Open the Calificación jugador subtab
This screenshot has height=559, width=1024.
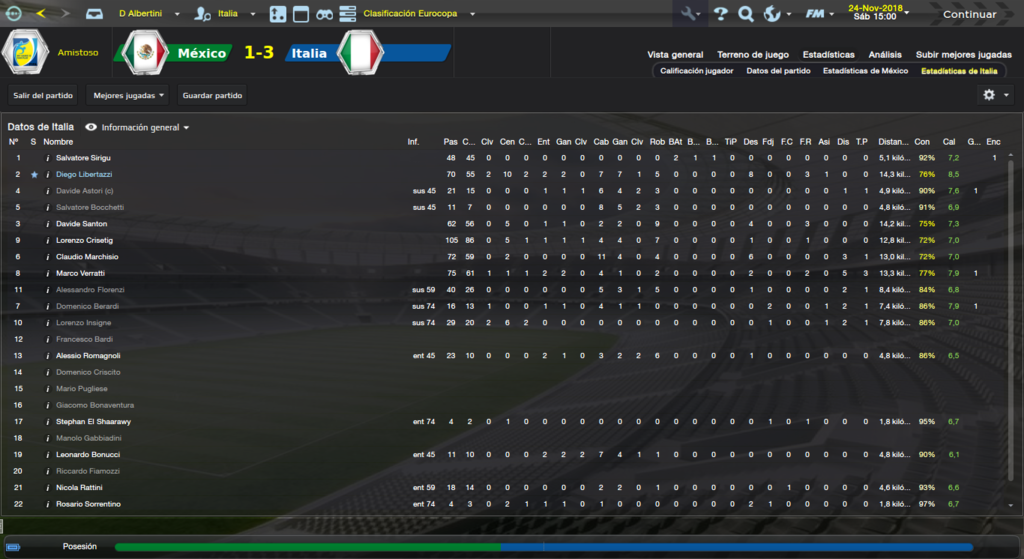click(697, 71)
